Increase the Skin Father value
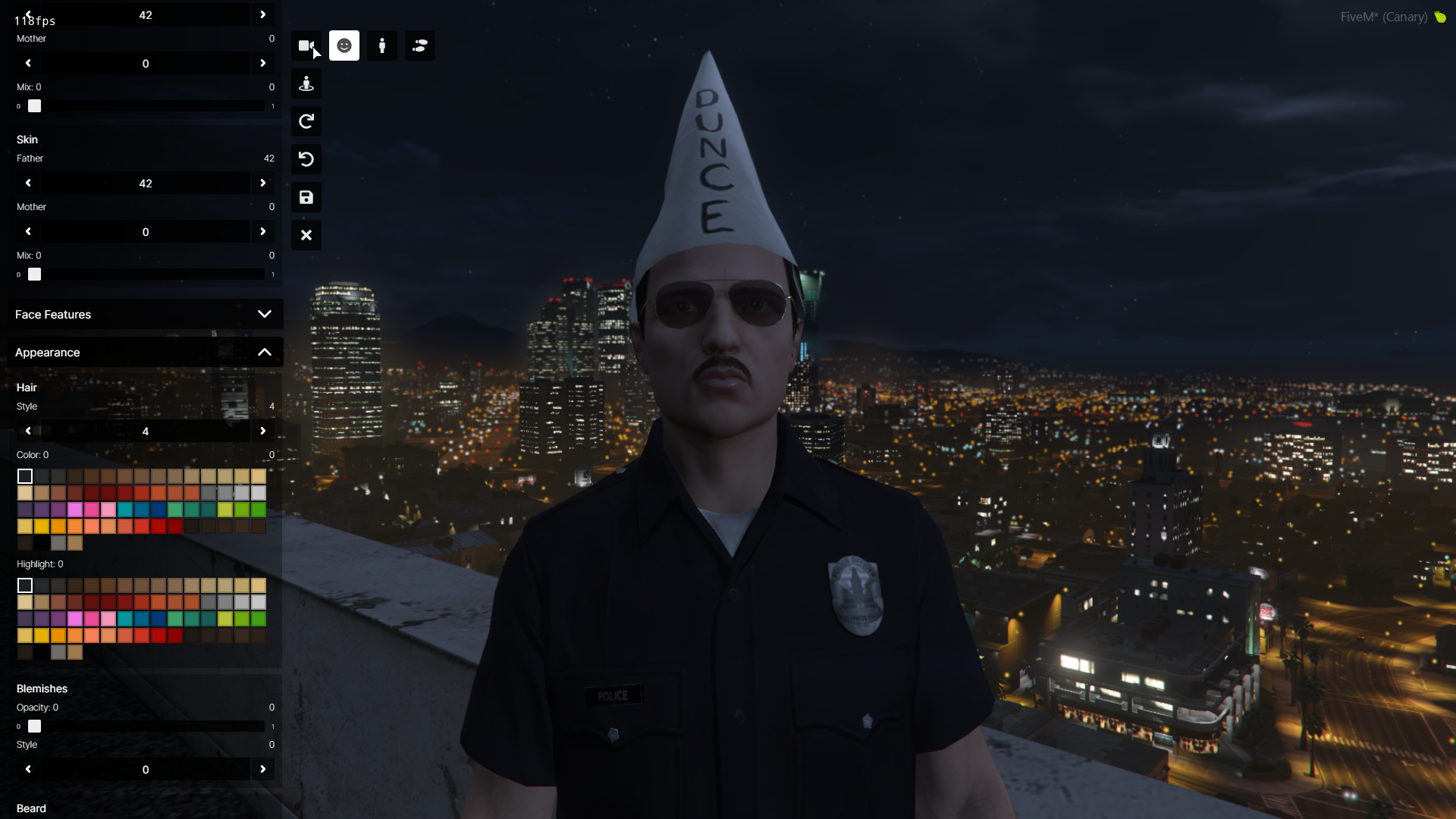This screenshot has height=819, width=1456. pyautogui.click(x=263, y=183)
